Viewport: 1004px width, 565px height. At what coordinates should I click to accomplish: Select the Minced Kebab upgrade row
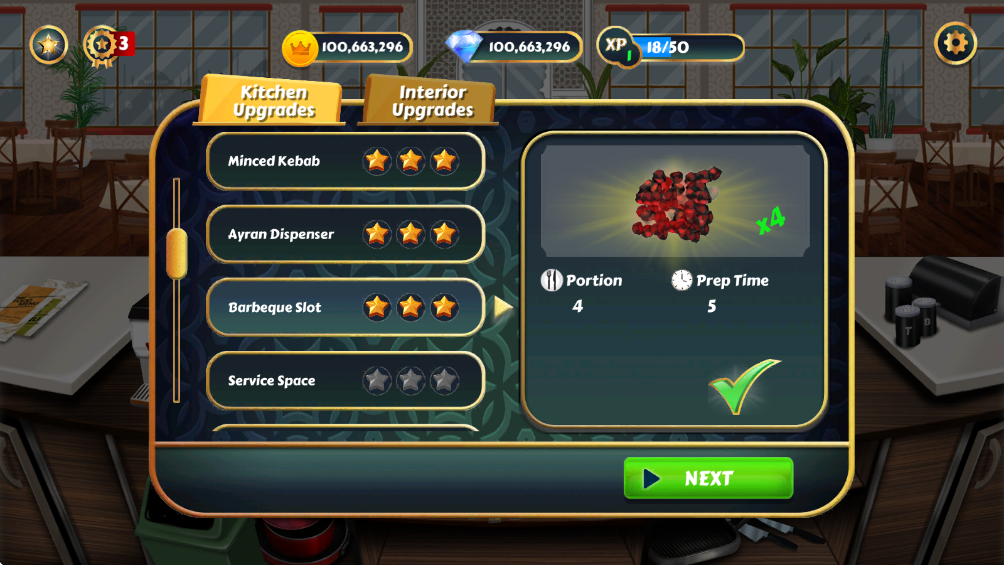[x=345, y=161]
